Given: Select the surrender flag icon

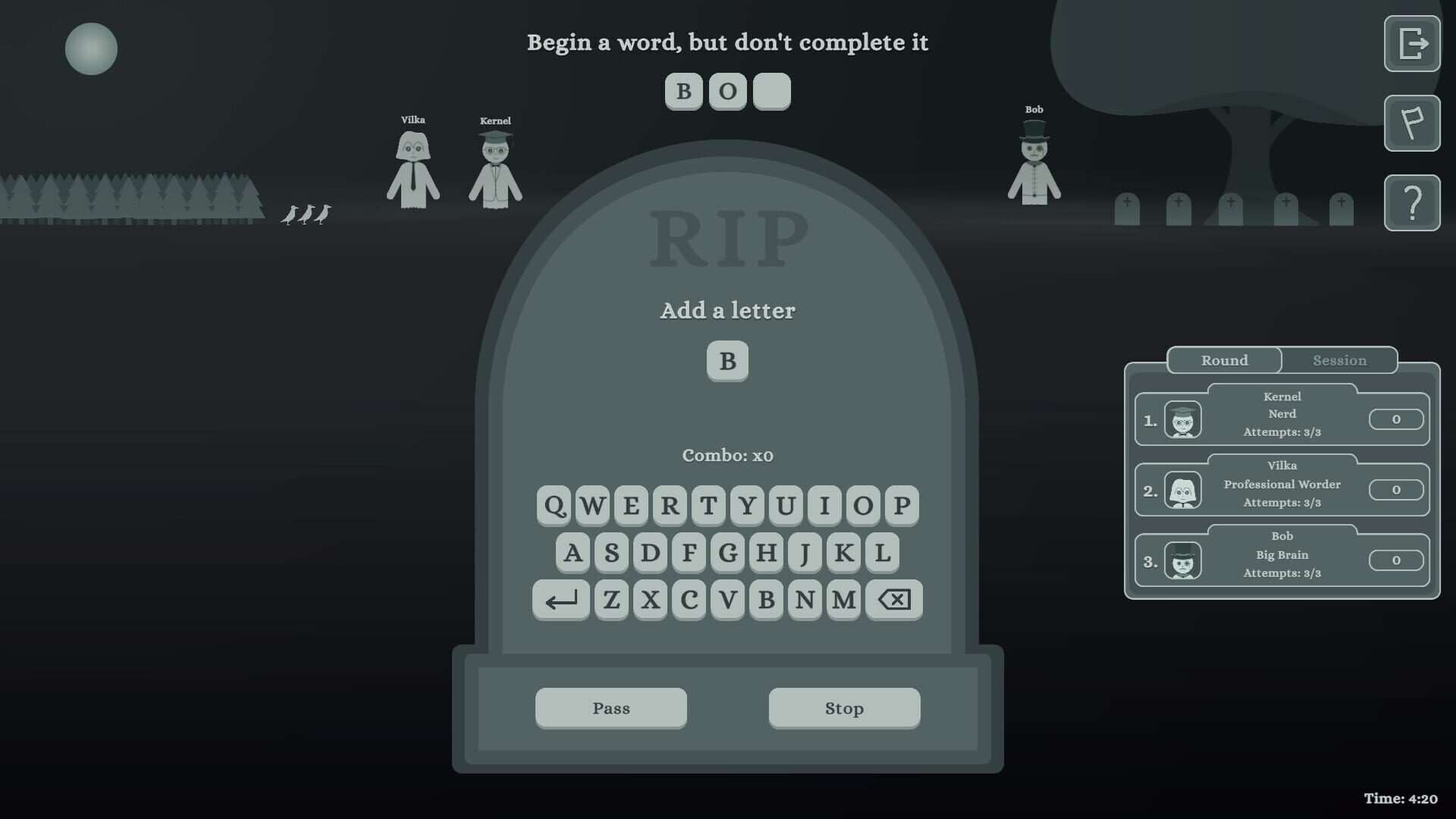Looking at the screenshot, I should tap(1412, 124).
